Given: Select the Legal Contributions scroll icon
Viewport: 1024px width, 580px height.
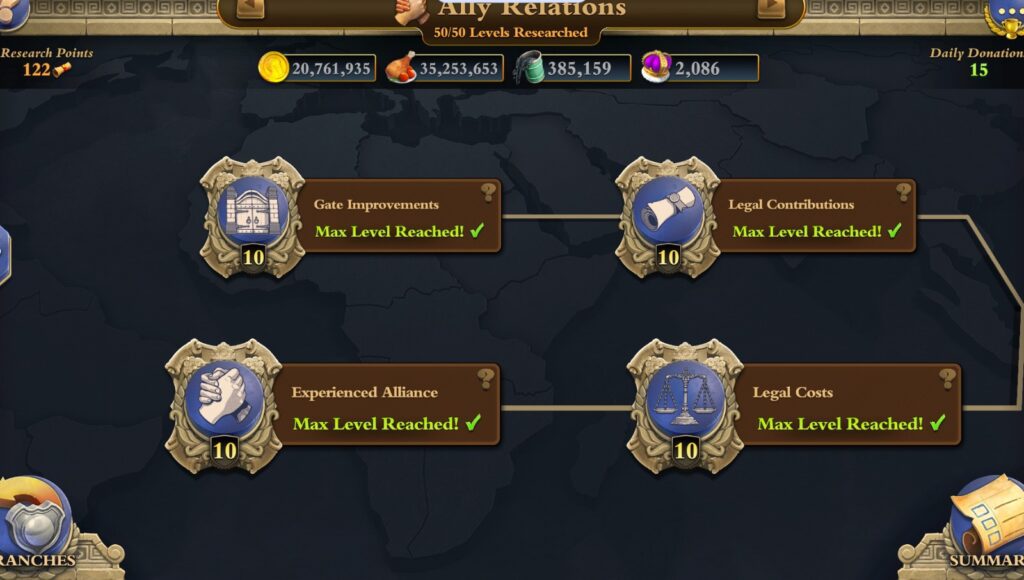Looking at the screenshot, I should [x=667, y=214].
